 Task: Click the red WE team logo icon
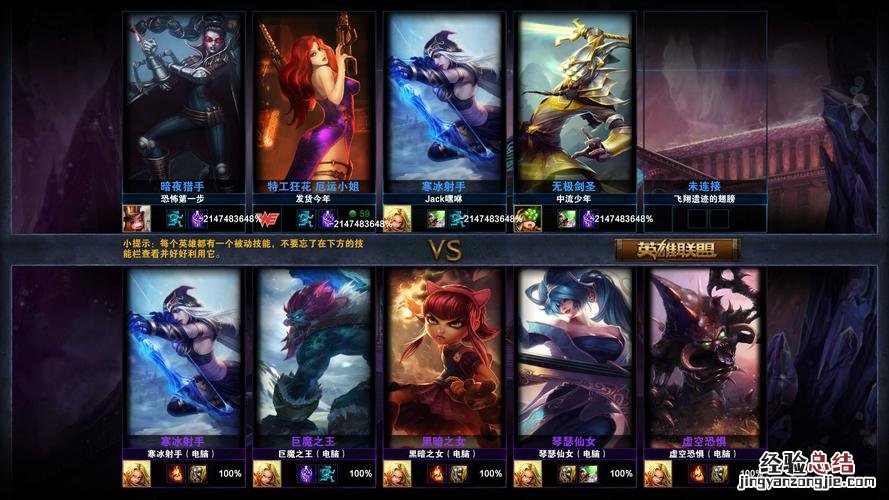click(268, 219)
